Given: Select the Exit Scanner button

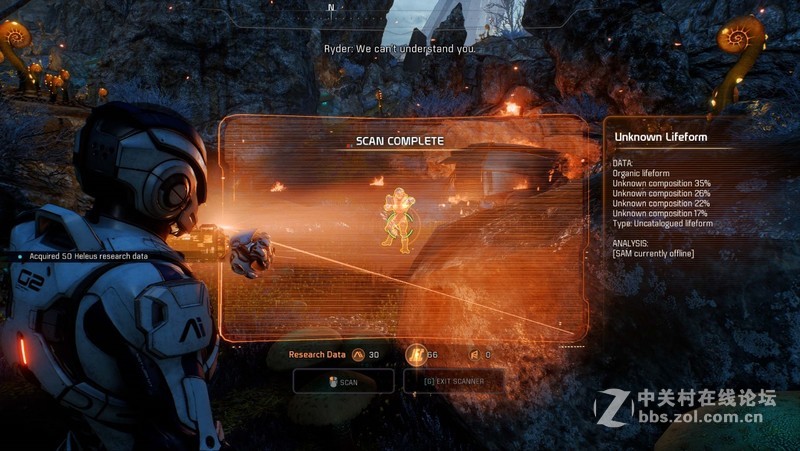Looking at the screenshot, I should [x=454, y=381].
